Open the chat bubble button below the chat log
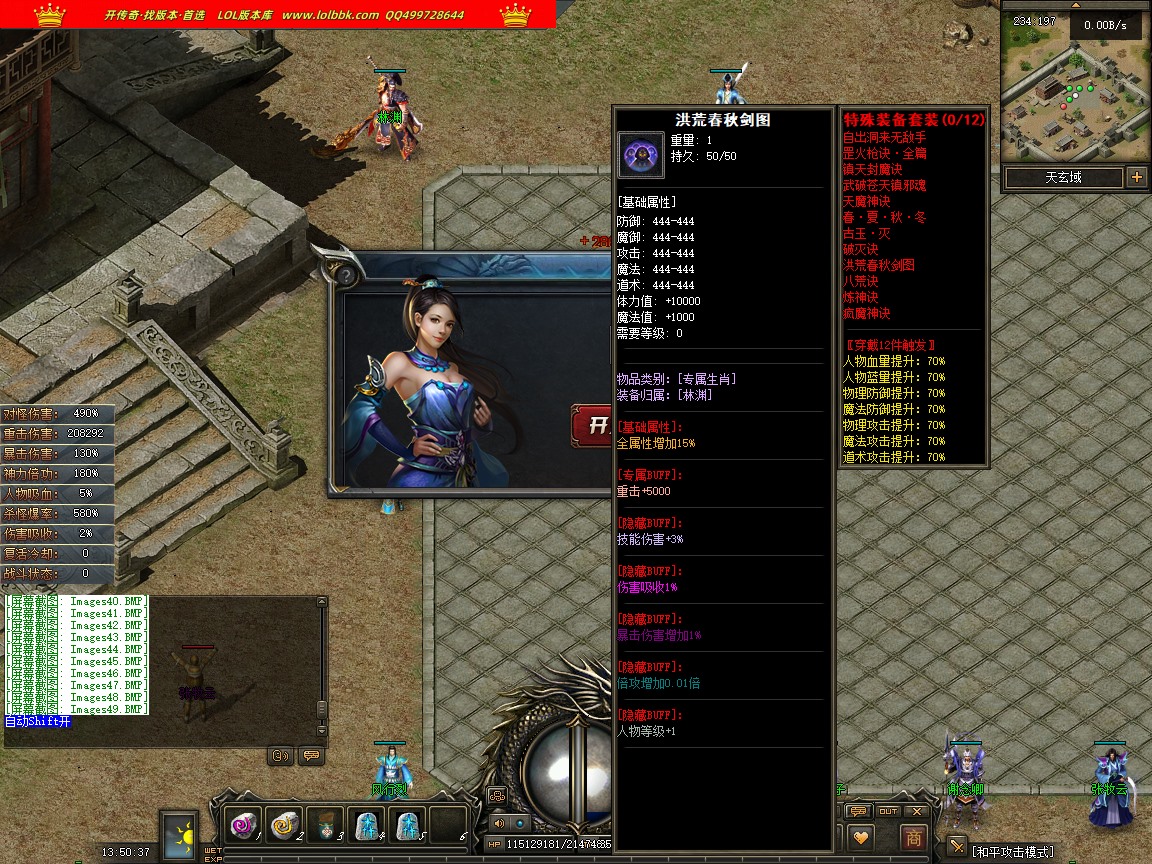Viewport: 1152px width, 864px height. [311, 755]
